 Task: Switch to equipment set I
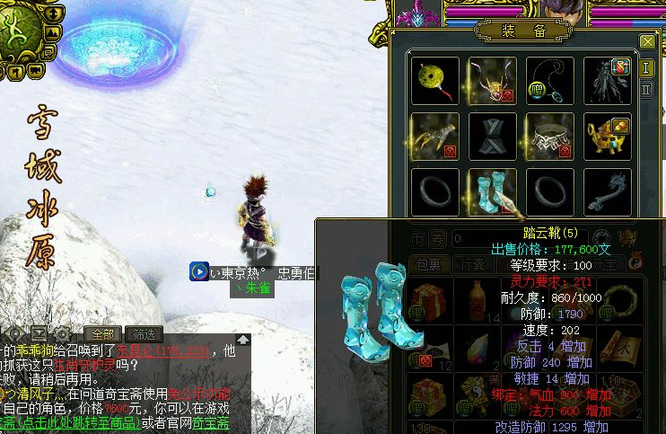(647, 69)
